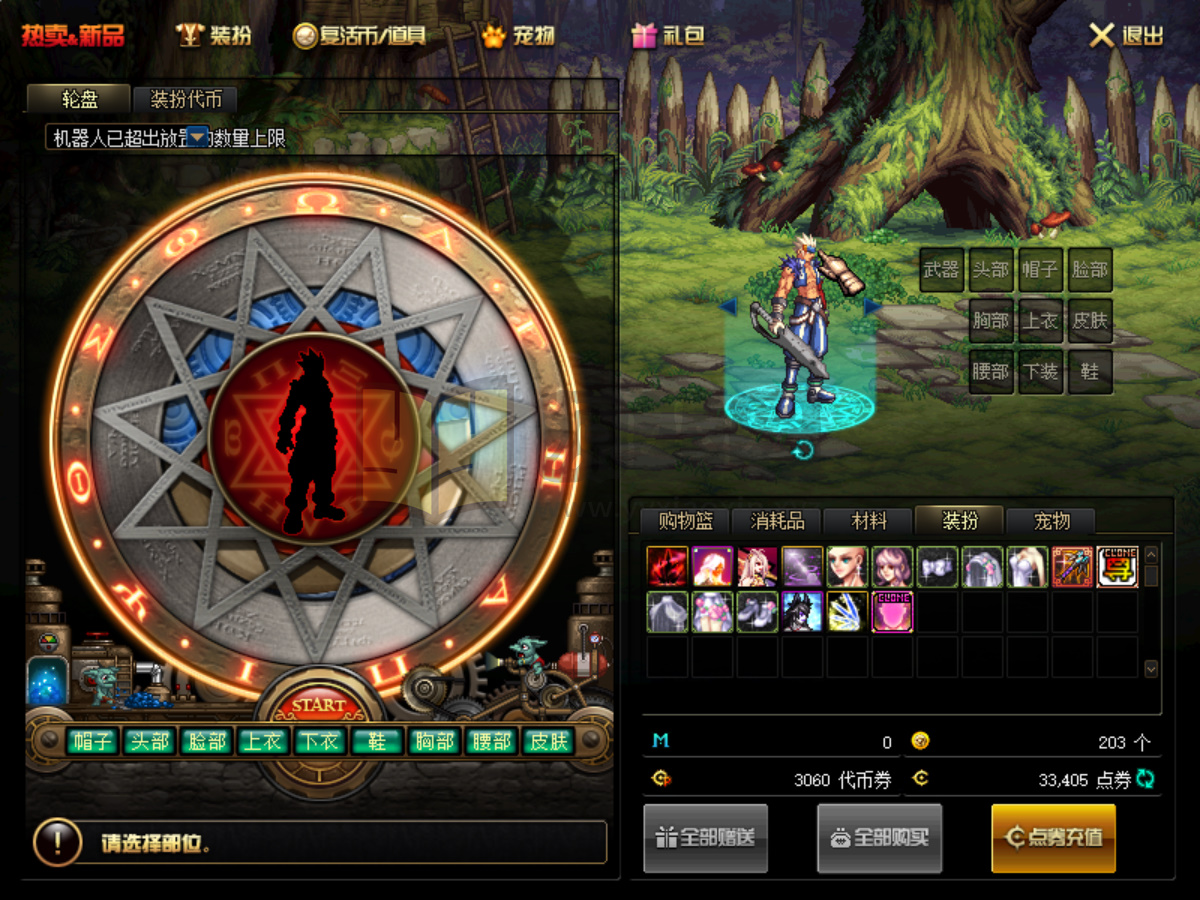Viewport: 1200px width, 900px height.
Task: Open the 复活币/道具 shop menu
Action: coord(360,36)
